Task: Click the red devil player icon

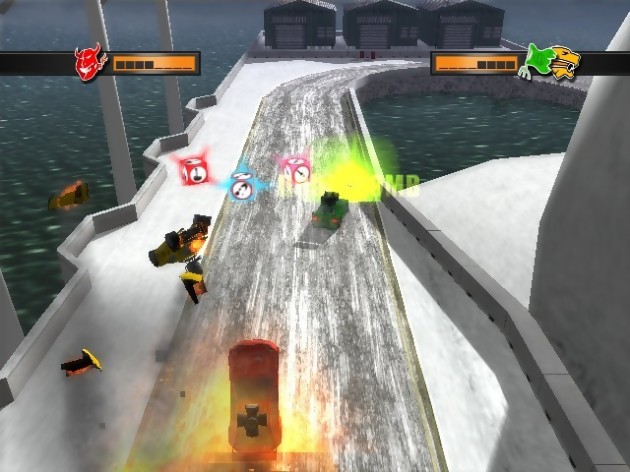Action: (90, 63)
